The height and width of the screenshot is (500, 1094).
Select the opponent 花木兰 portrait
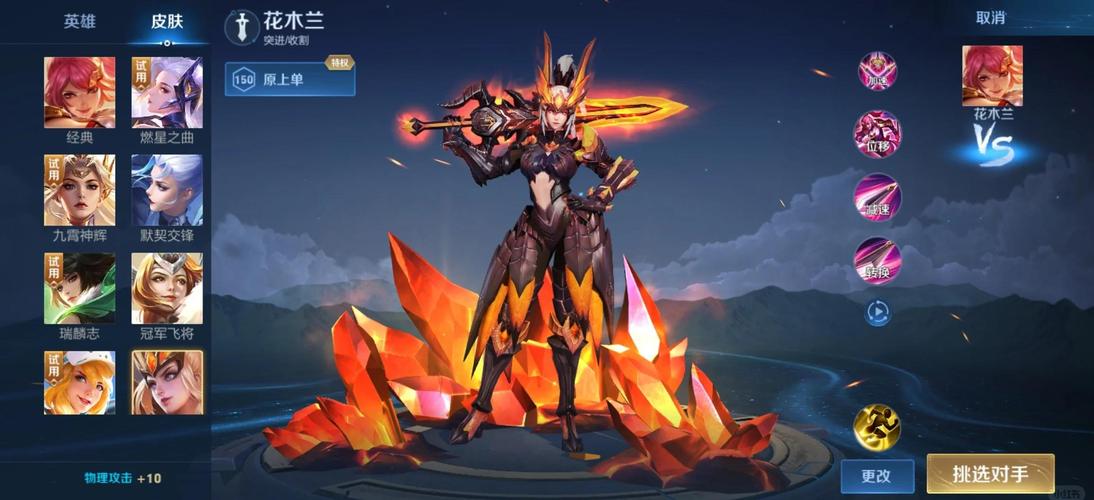tap(992, 76)
